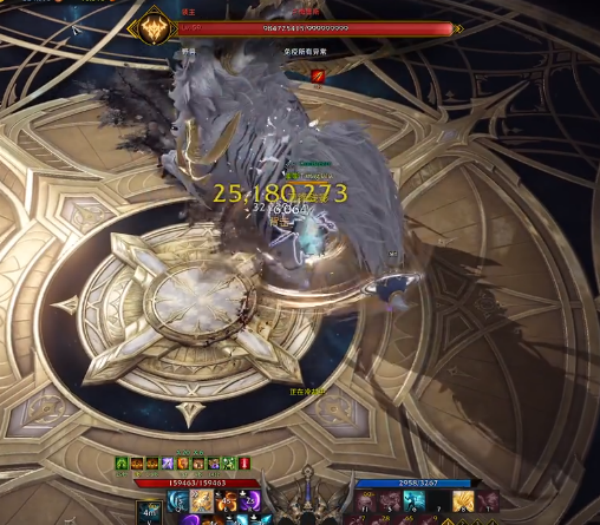Use the large skill showing 4m cooldown

[148, 510]
